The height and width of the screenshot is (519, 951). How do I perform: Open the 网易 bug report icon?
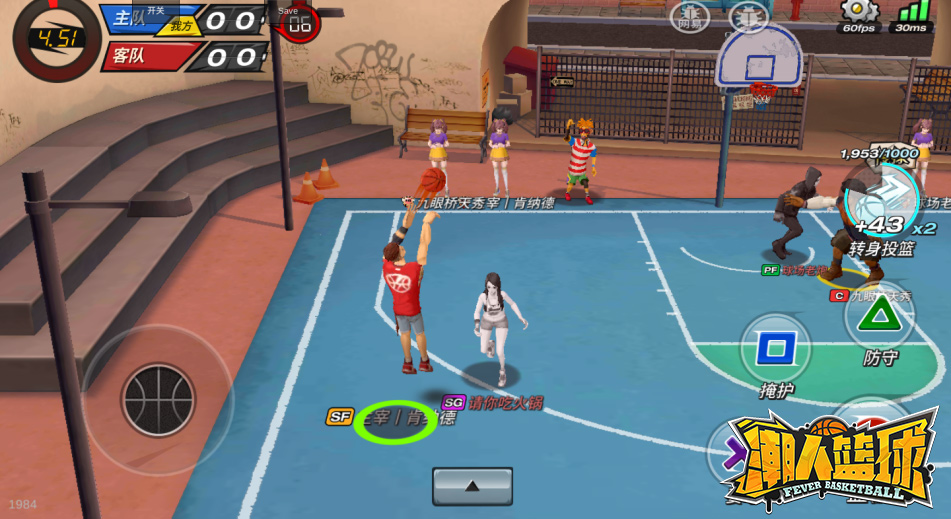(690, 16)
